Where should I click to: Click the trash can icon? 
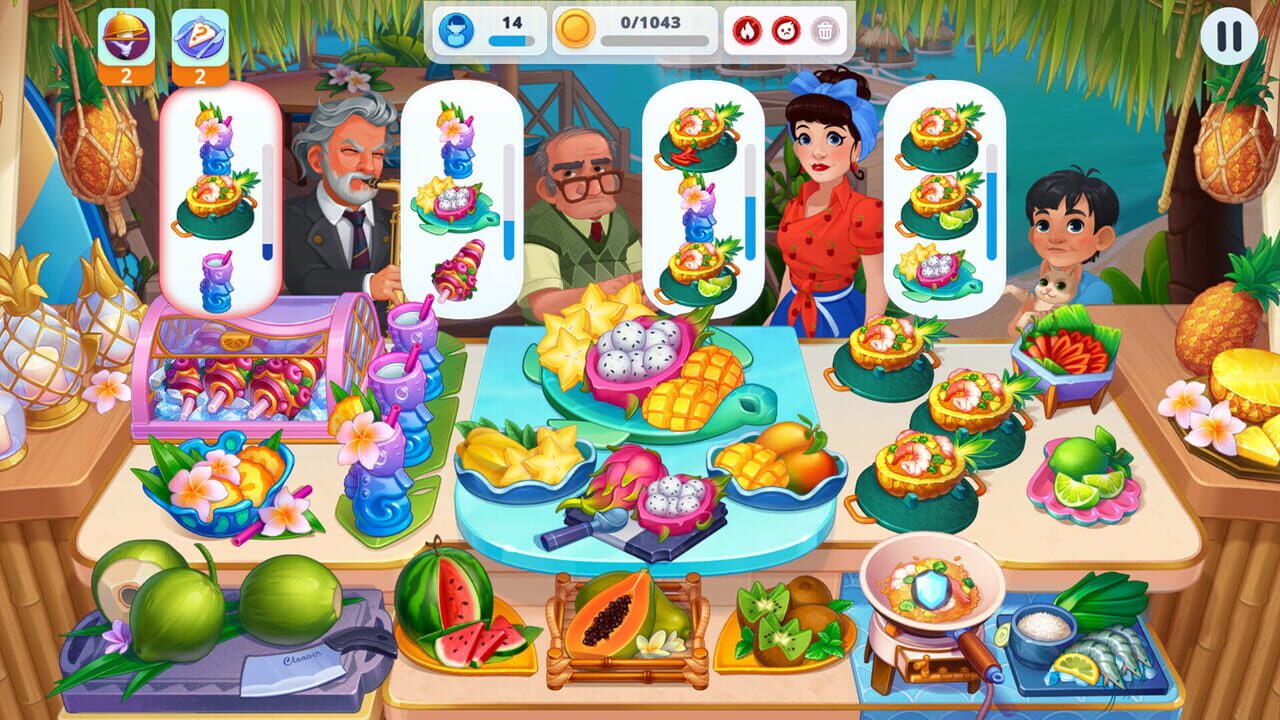click(x=826, y=32)
